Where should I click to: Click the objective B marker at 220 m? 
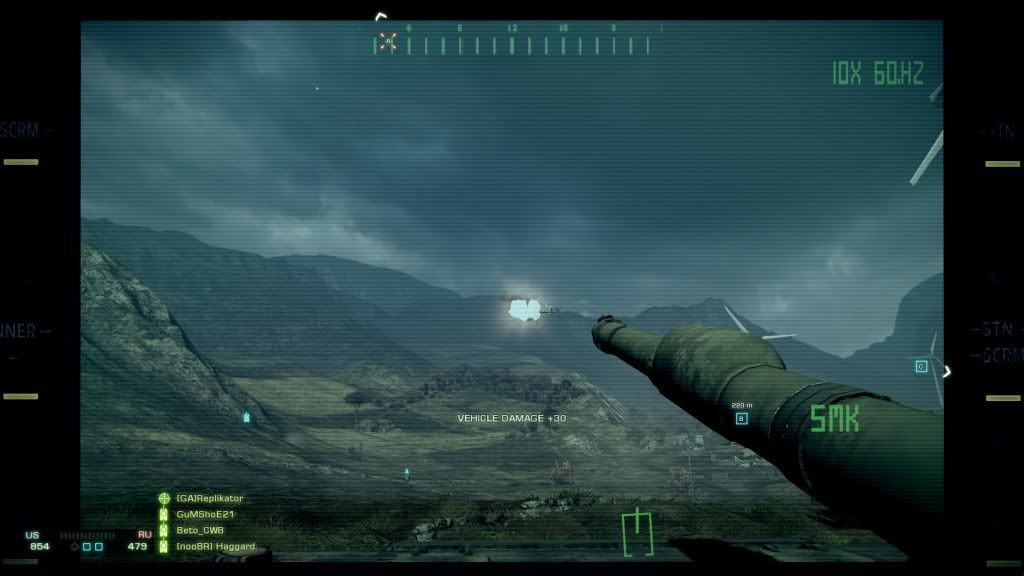tap(741, 418)
